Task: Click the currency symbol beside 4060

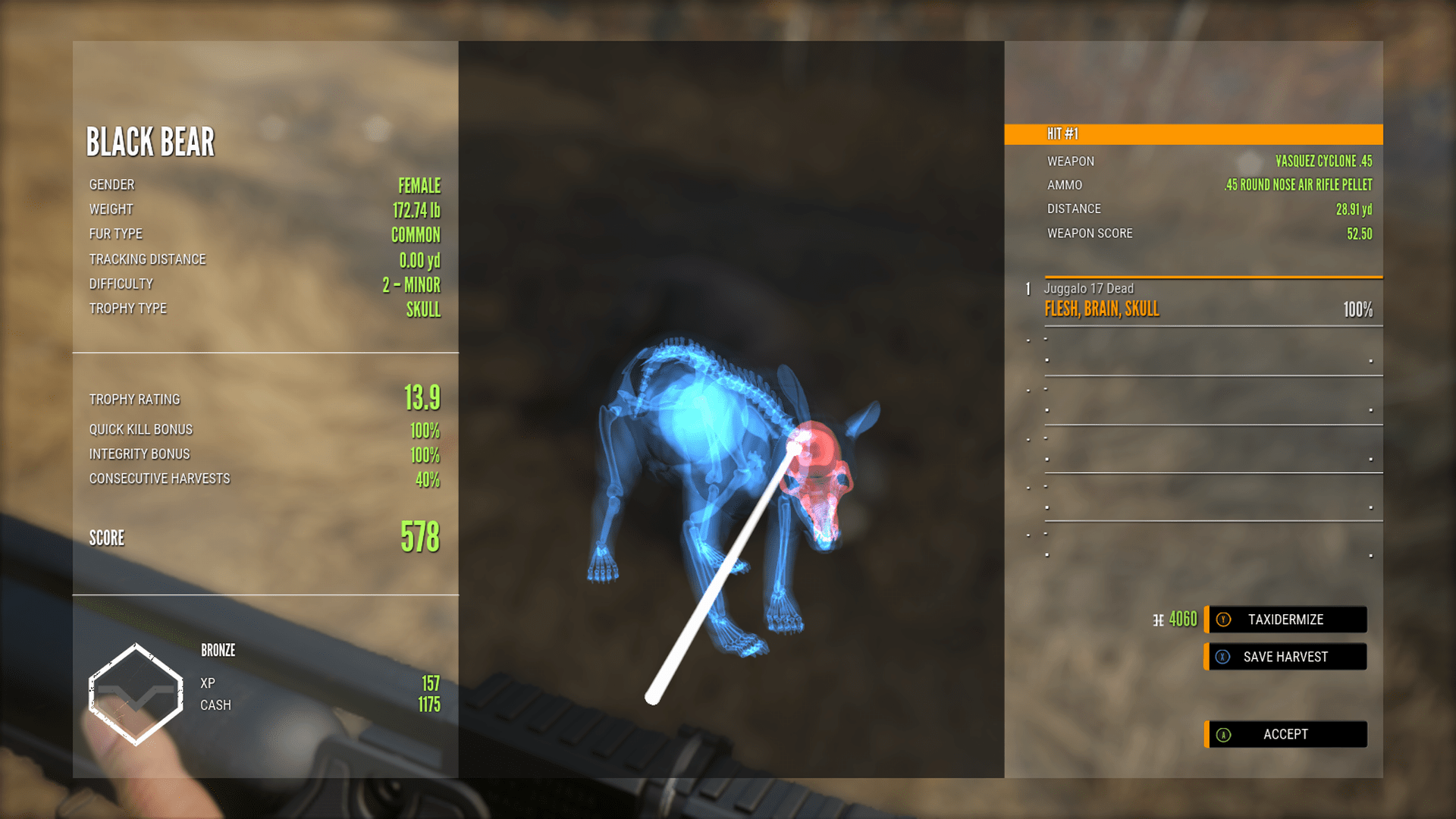Action: pos(1157,619)
